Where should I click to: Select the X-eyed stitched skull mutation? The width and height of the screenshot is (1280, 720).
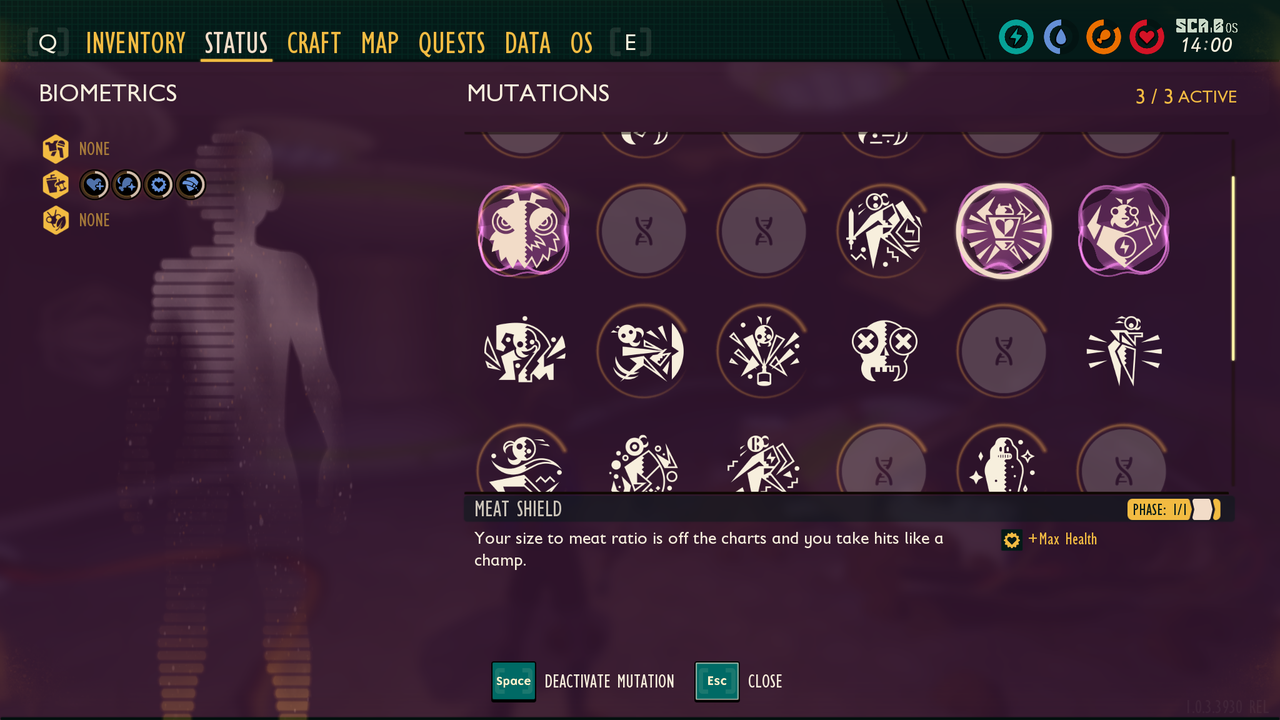coord(883,351)
